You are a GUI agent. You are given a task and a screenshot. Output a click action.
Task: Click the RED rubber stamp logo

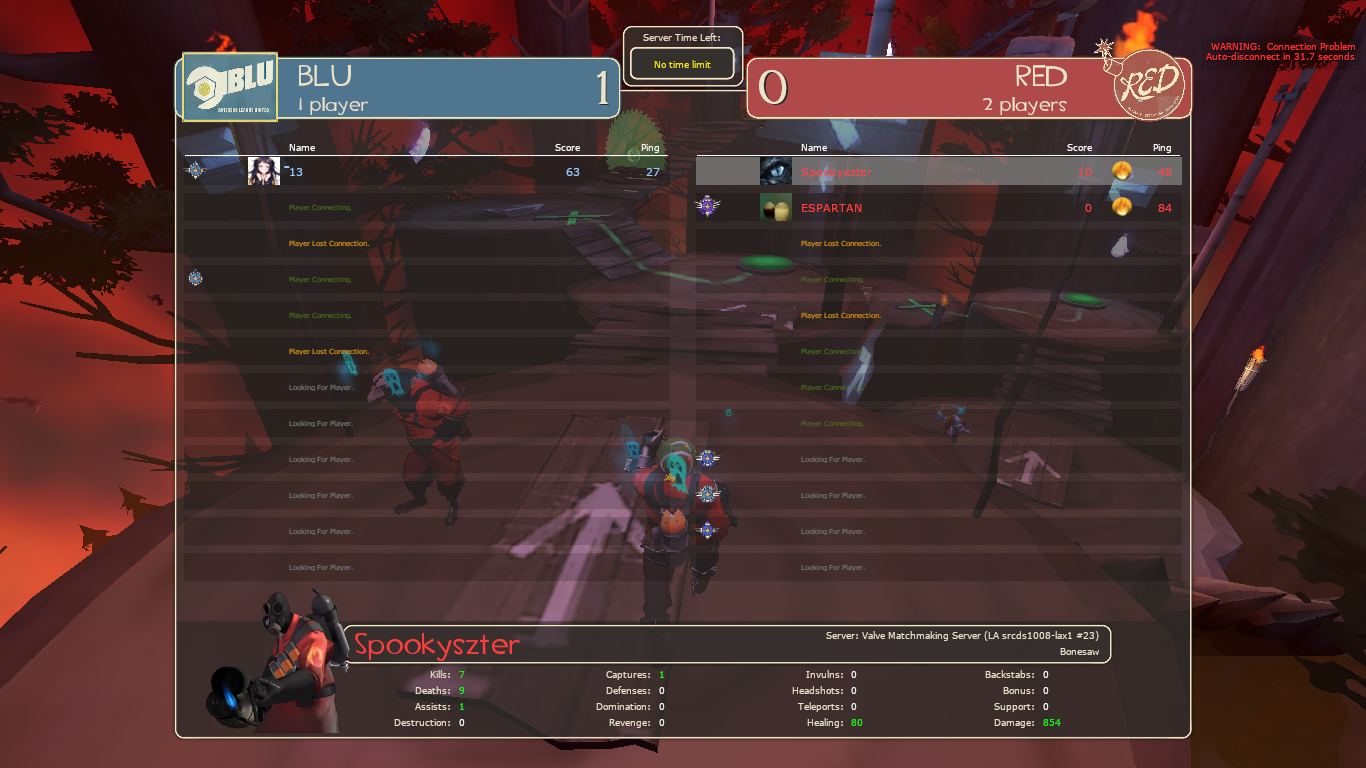pos(1150,87)
